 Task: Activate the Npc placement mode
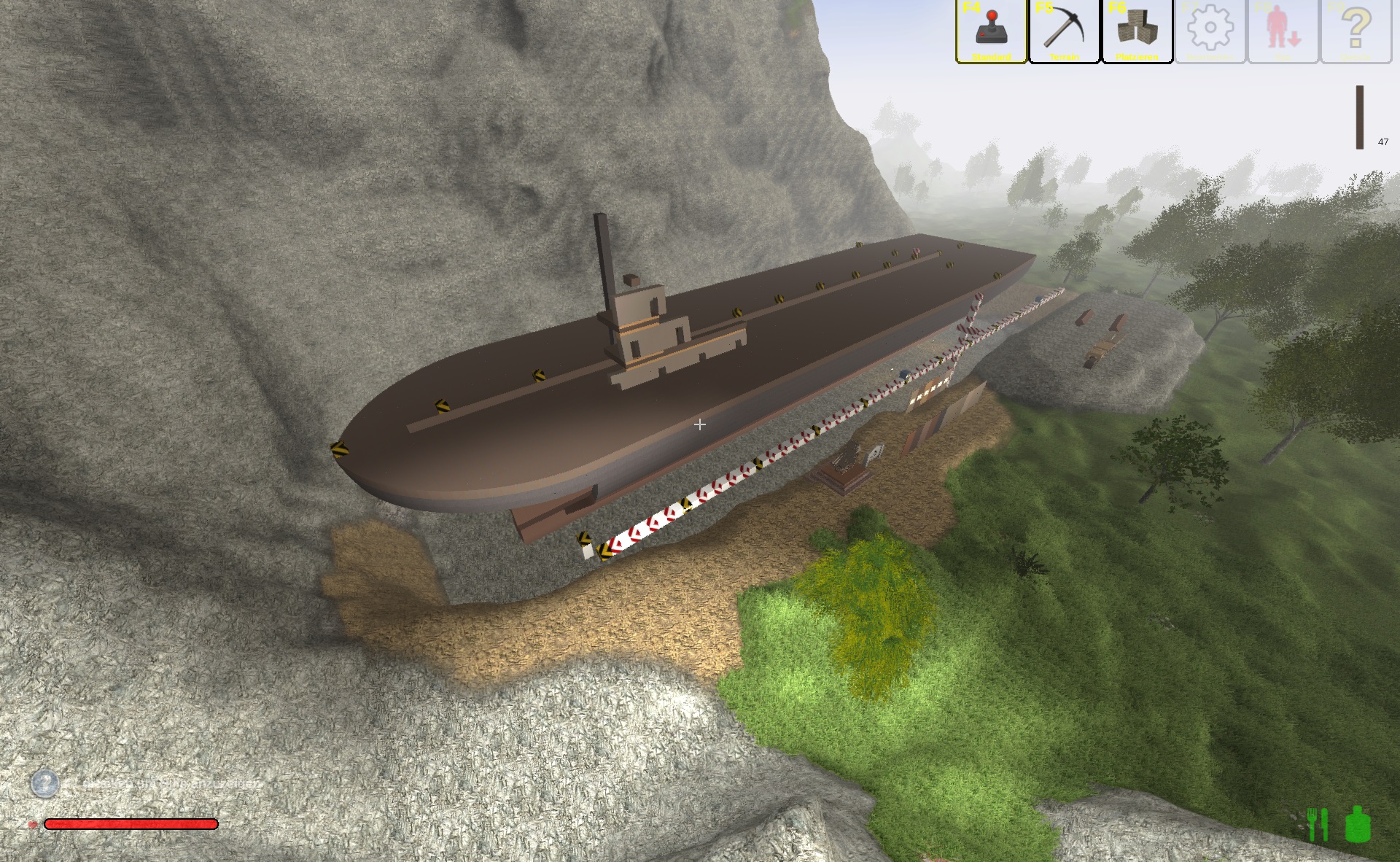(x=1283, y=31)
